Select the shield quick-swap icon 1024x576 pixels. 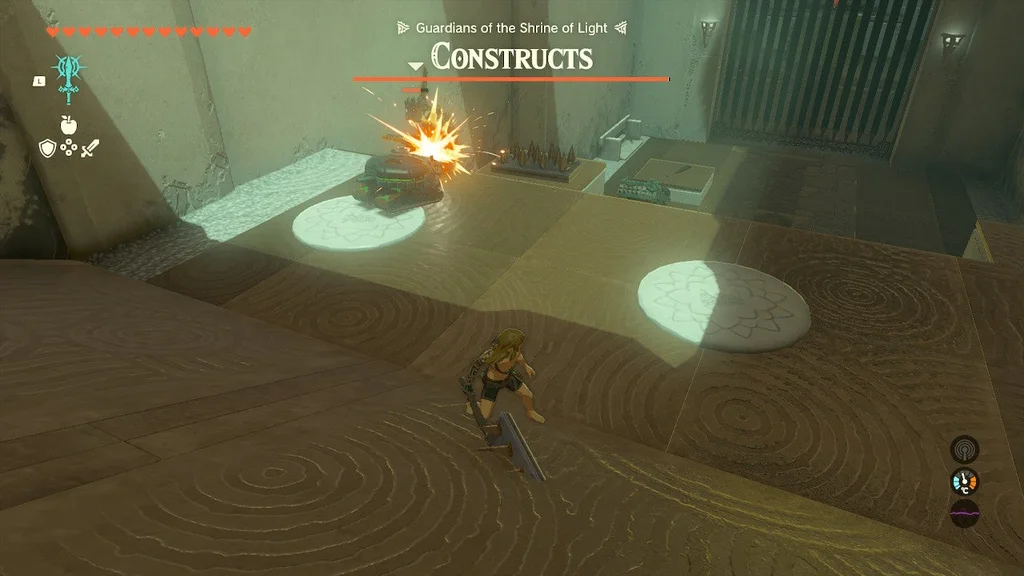coord(46,148)
